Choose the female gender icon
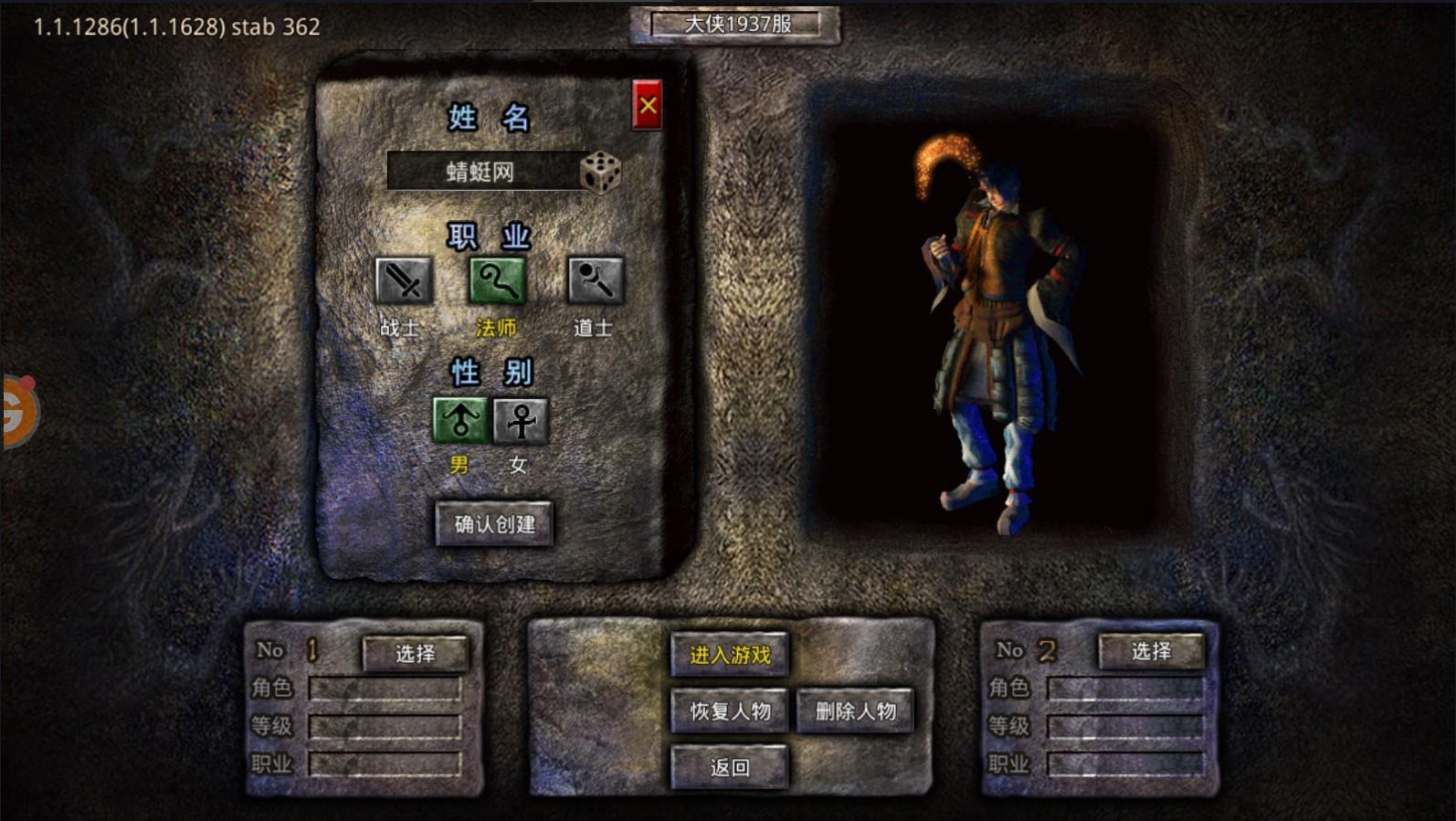Screen dimensions: 1456x821 (x=520, y=421)
